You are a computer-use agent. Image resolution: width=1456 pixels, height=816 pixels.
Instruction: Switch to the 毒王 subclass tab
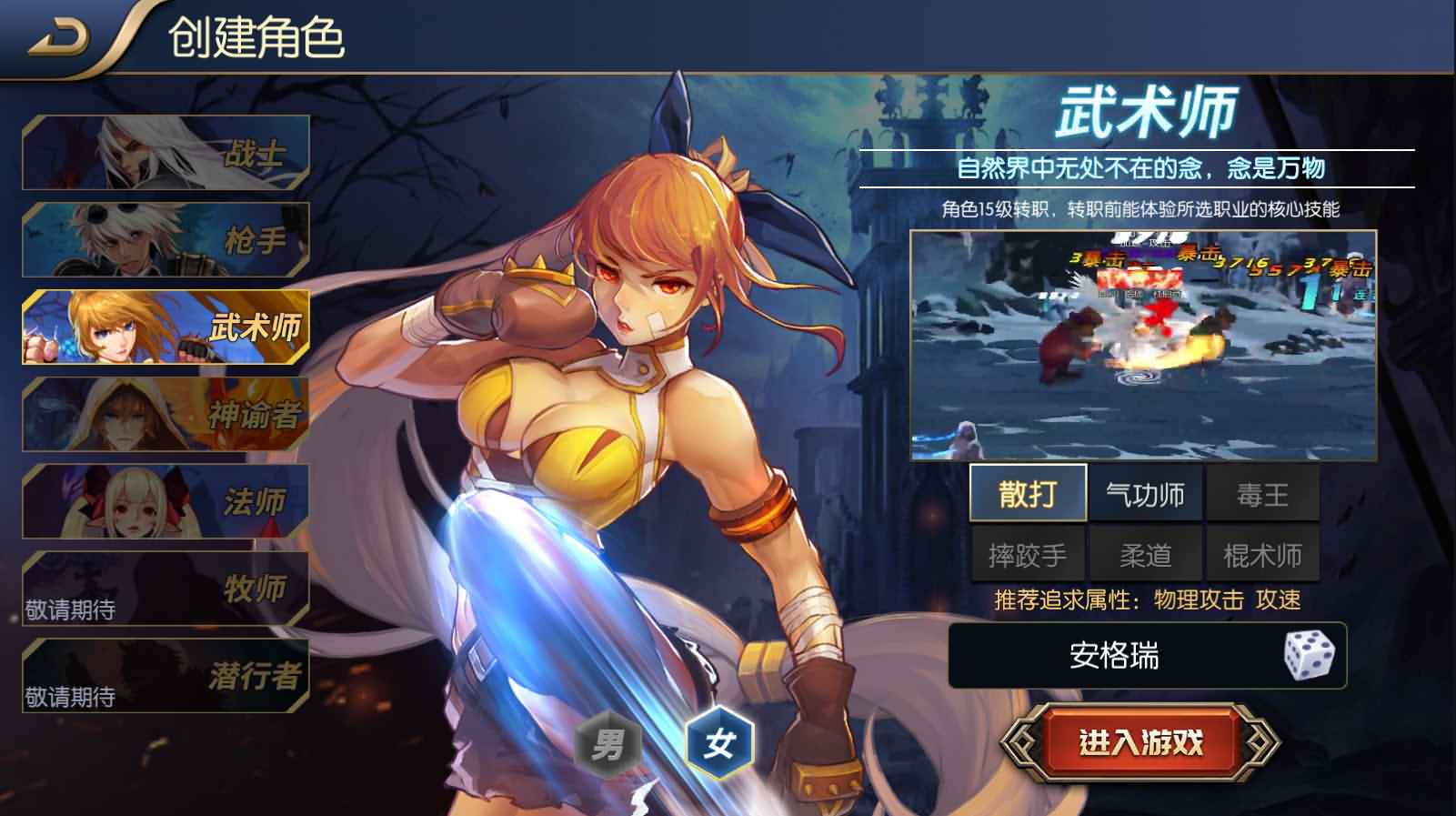click(x=1263, y=492)
